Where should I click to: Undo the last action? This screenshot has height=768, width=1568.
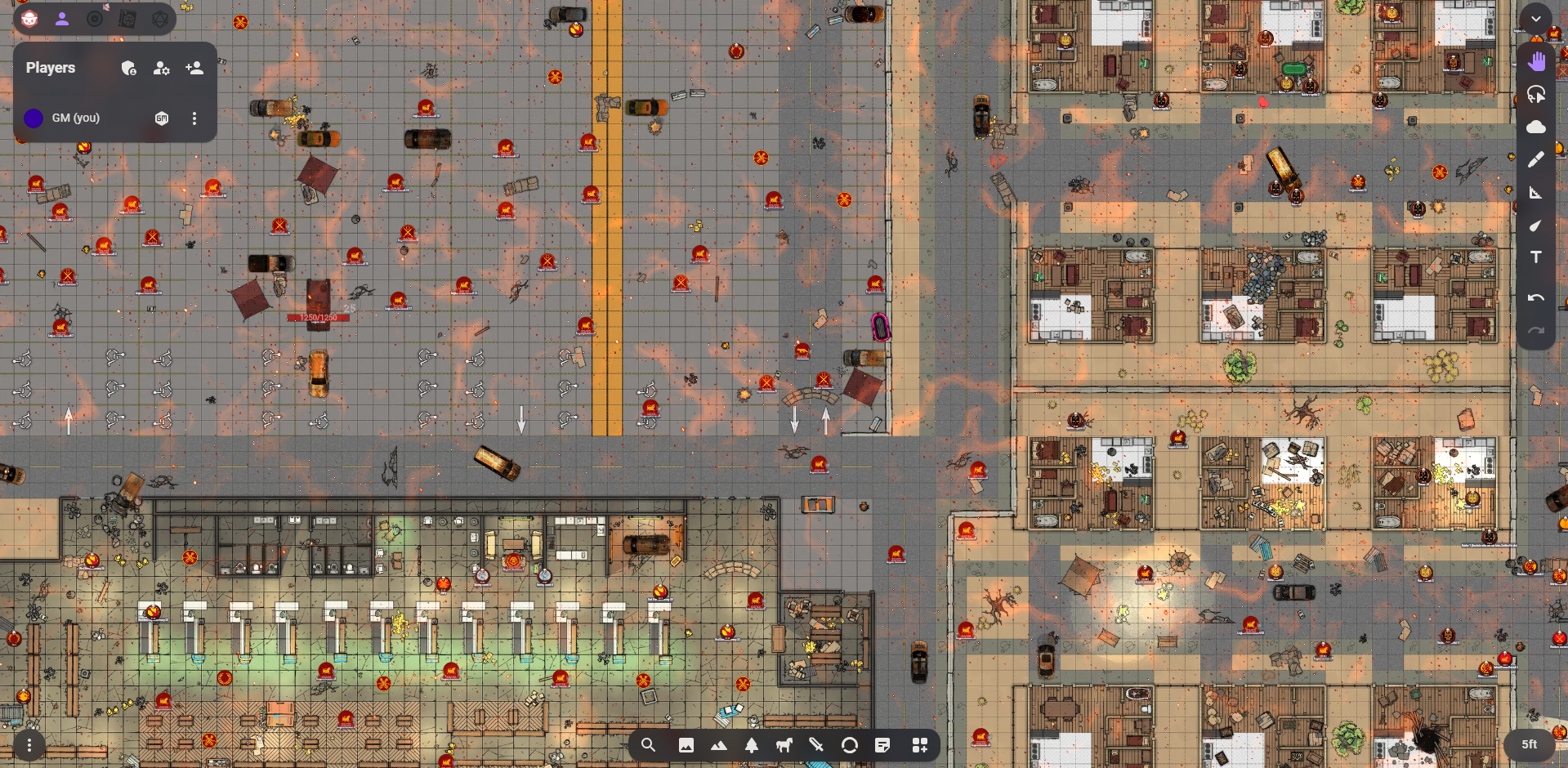coord(1536,298)
